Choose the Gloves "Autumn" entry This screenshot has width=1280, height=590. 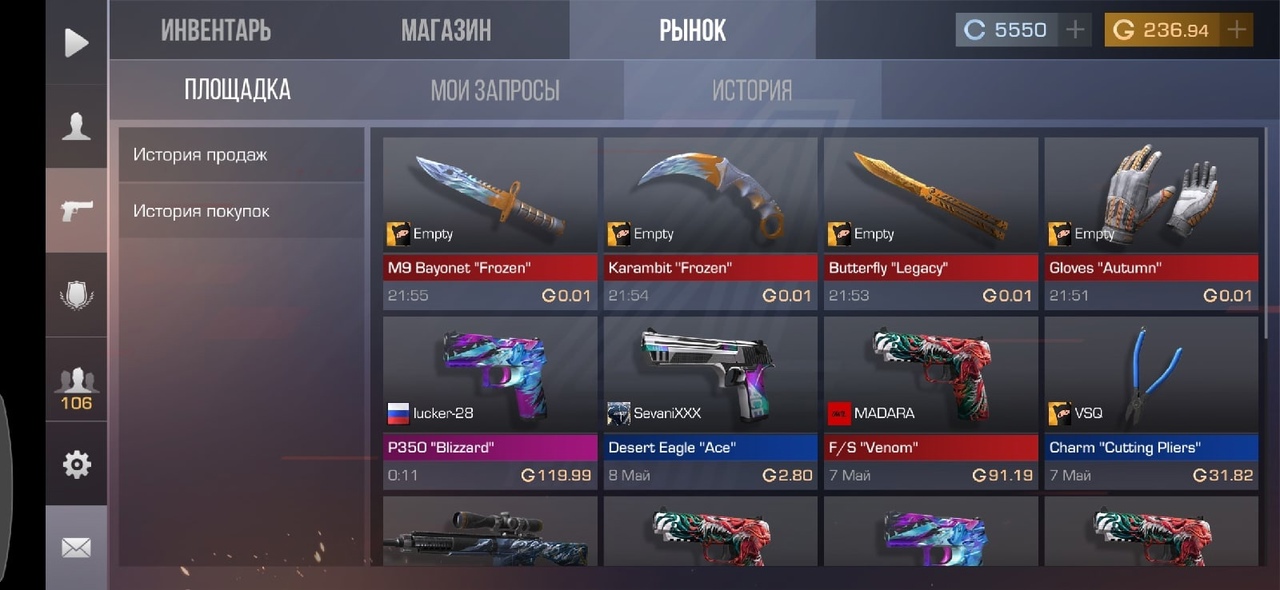[1151, 222]
